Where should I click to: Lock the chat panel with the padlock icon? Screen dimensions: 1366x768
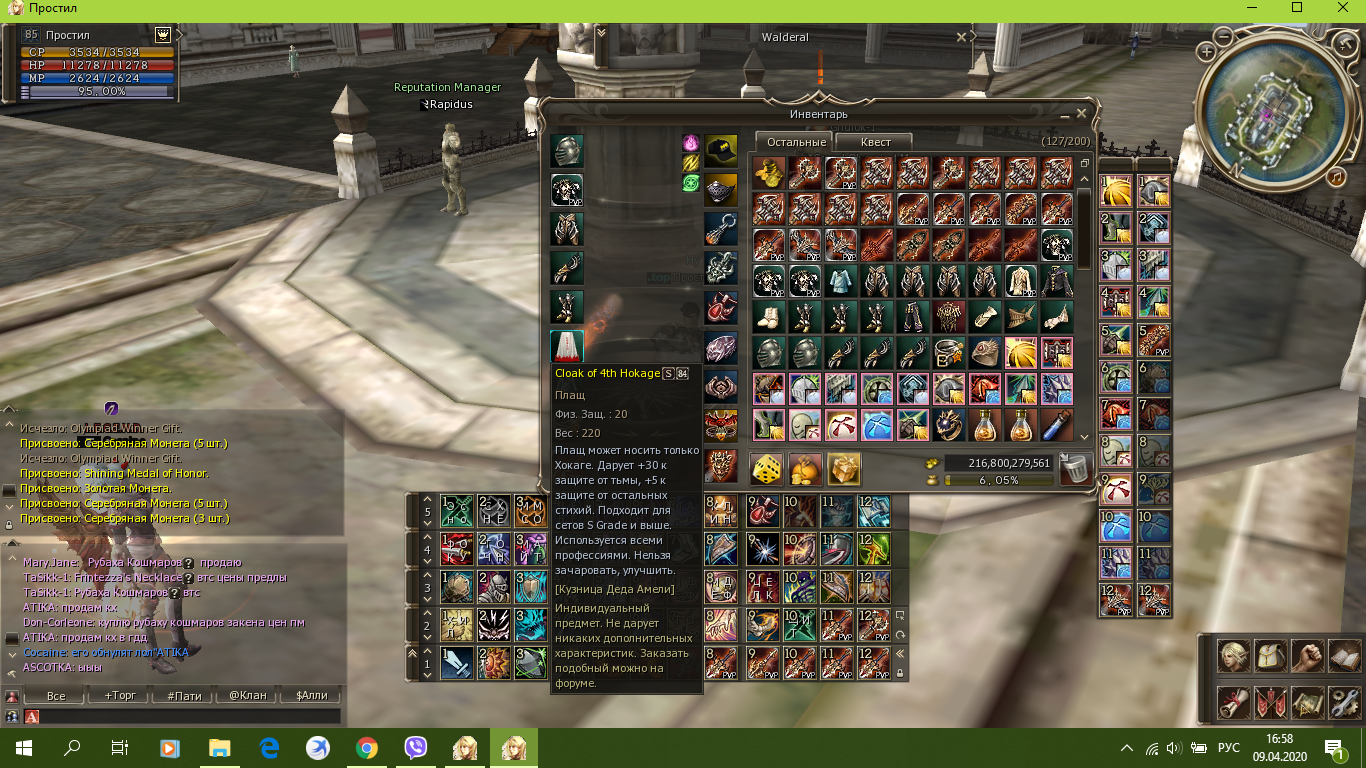[x=8, y=523]
